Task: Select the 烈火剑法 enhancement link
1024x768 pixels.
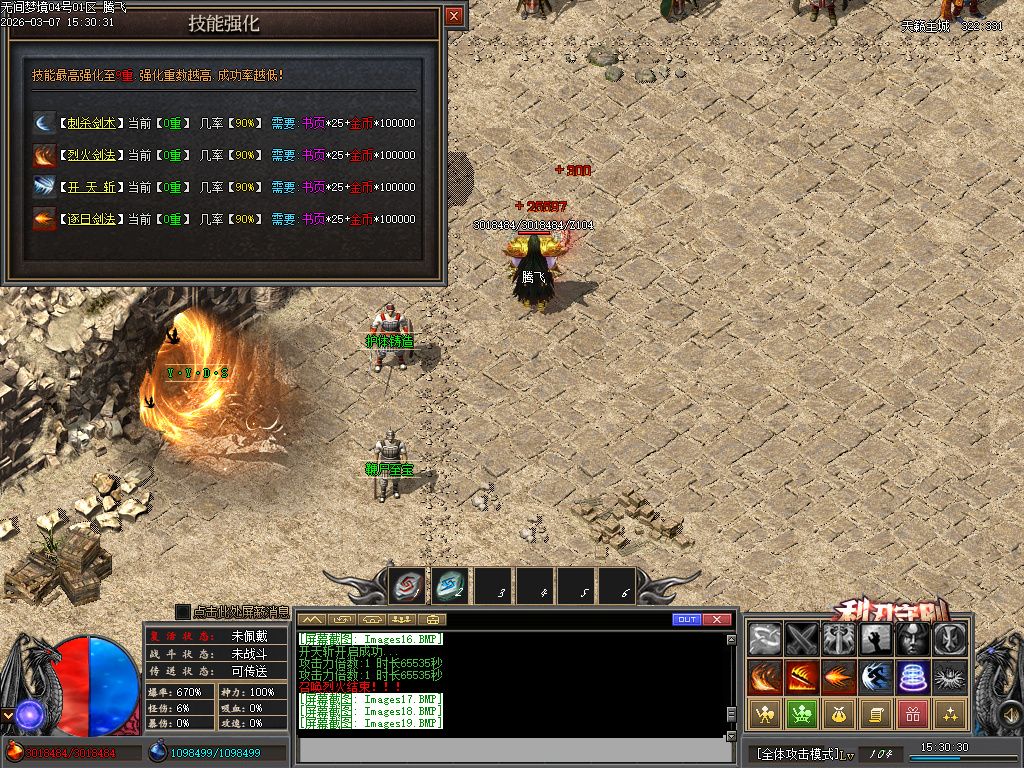Action: (92, 155)
